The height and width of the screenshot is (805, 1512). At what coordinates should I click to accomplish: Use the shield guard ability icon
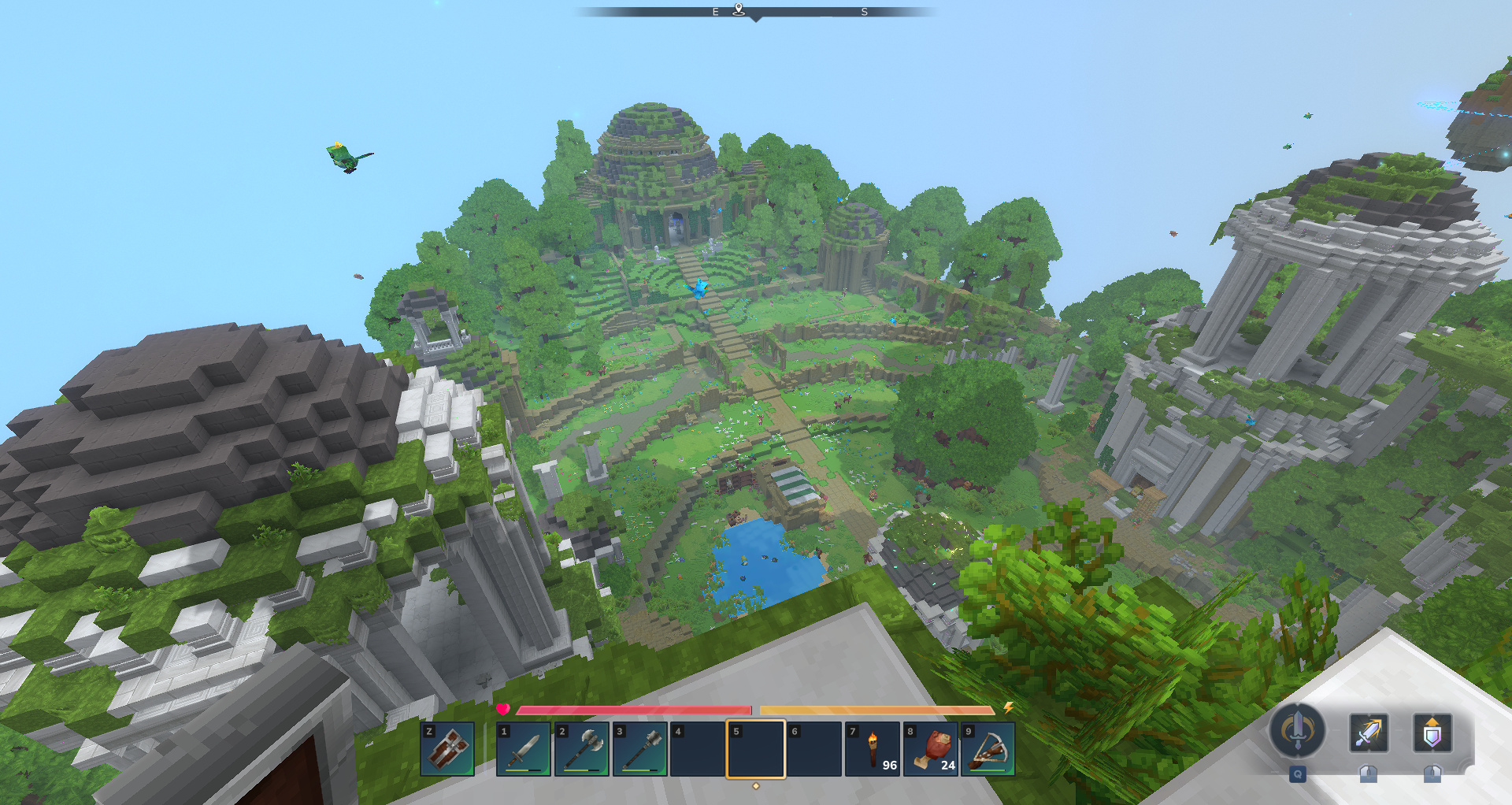tap(1432, 733)
